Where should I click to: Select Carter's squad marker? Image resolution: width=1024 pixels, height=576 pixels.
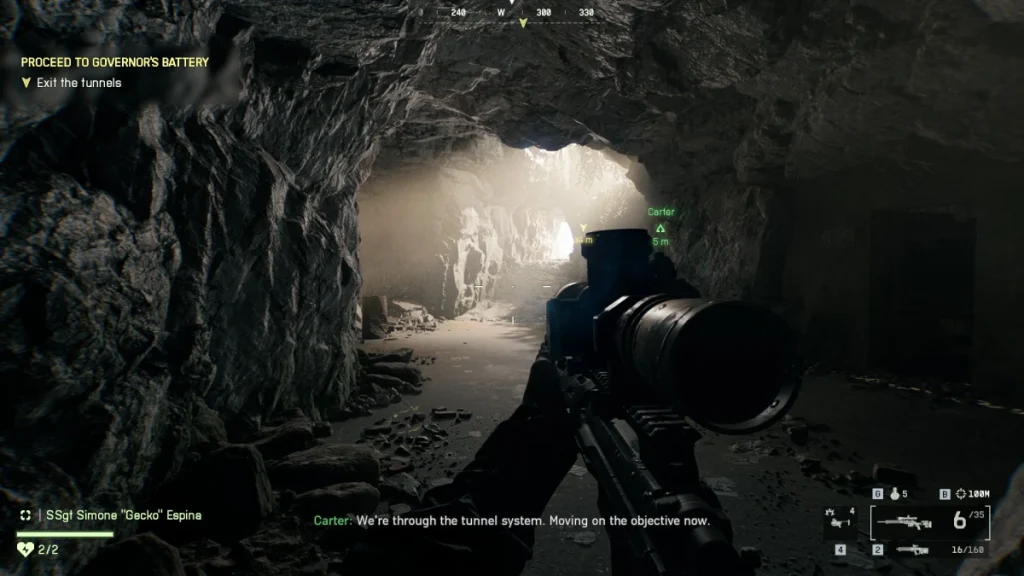point(660,228)
